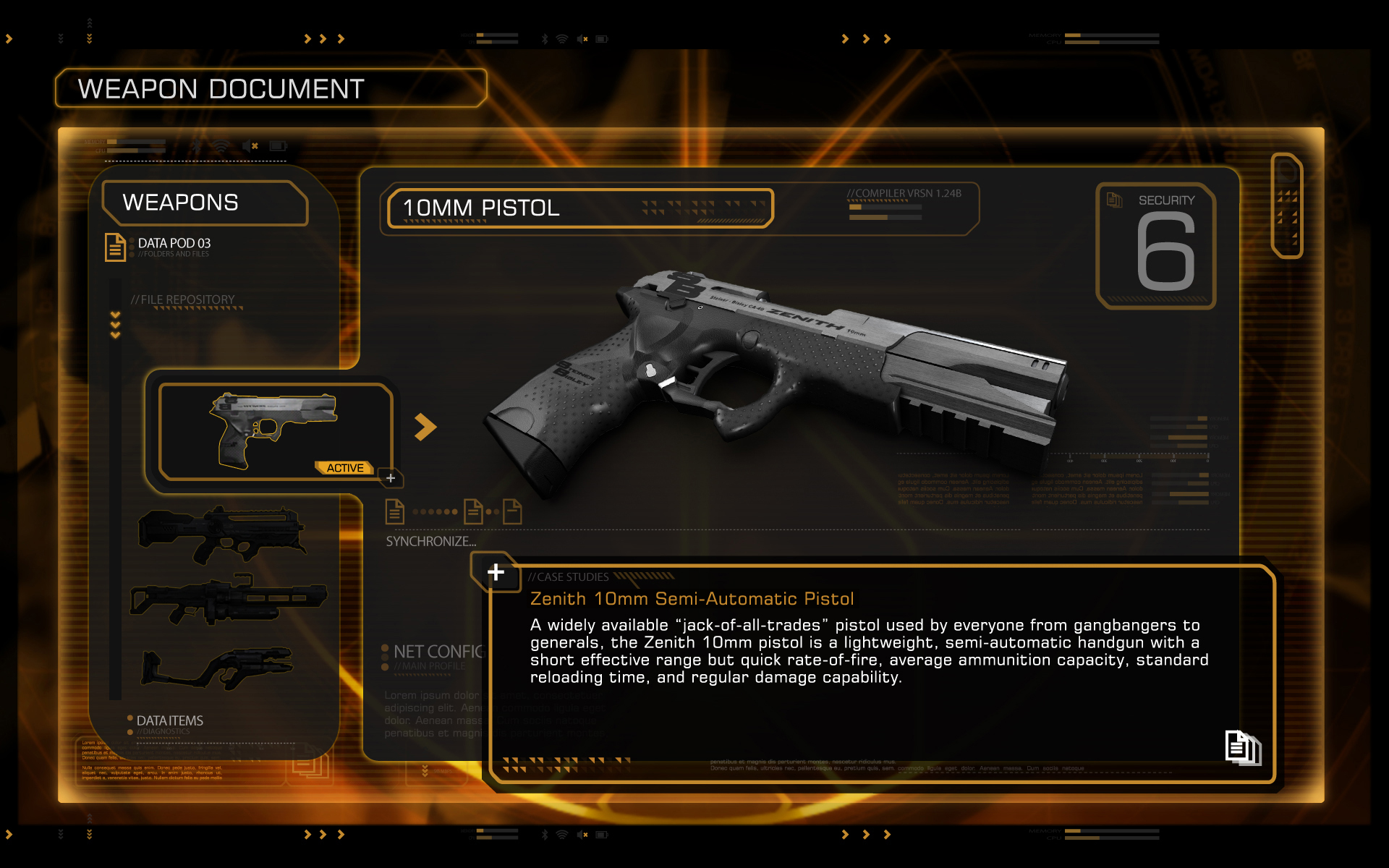
Task: Expand File Repository chevrons
Action: (x=115, y=325)
